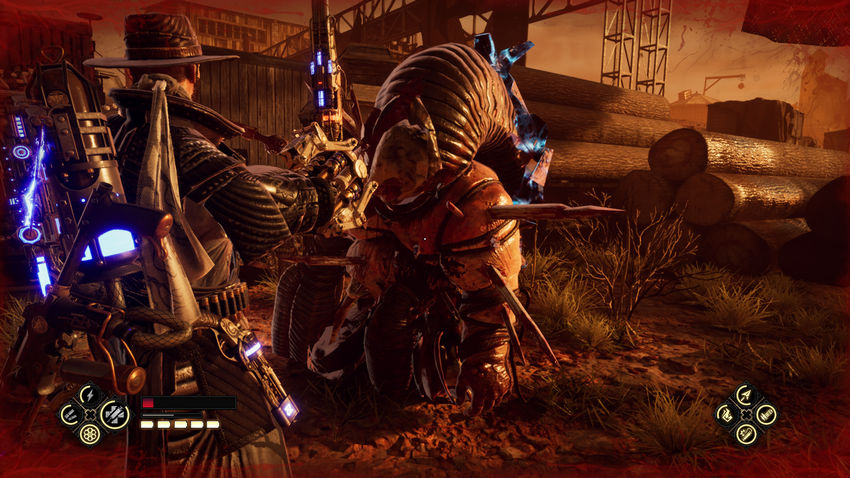The width and height of the screenshot is (850, 478).
Task: Choose the revolver cylinder weapon icon
Action: point(90,434)
